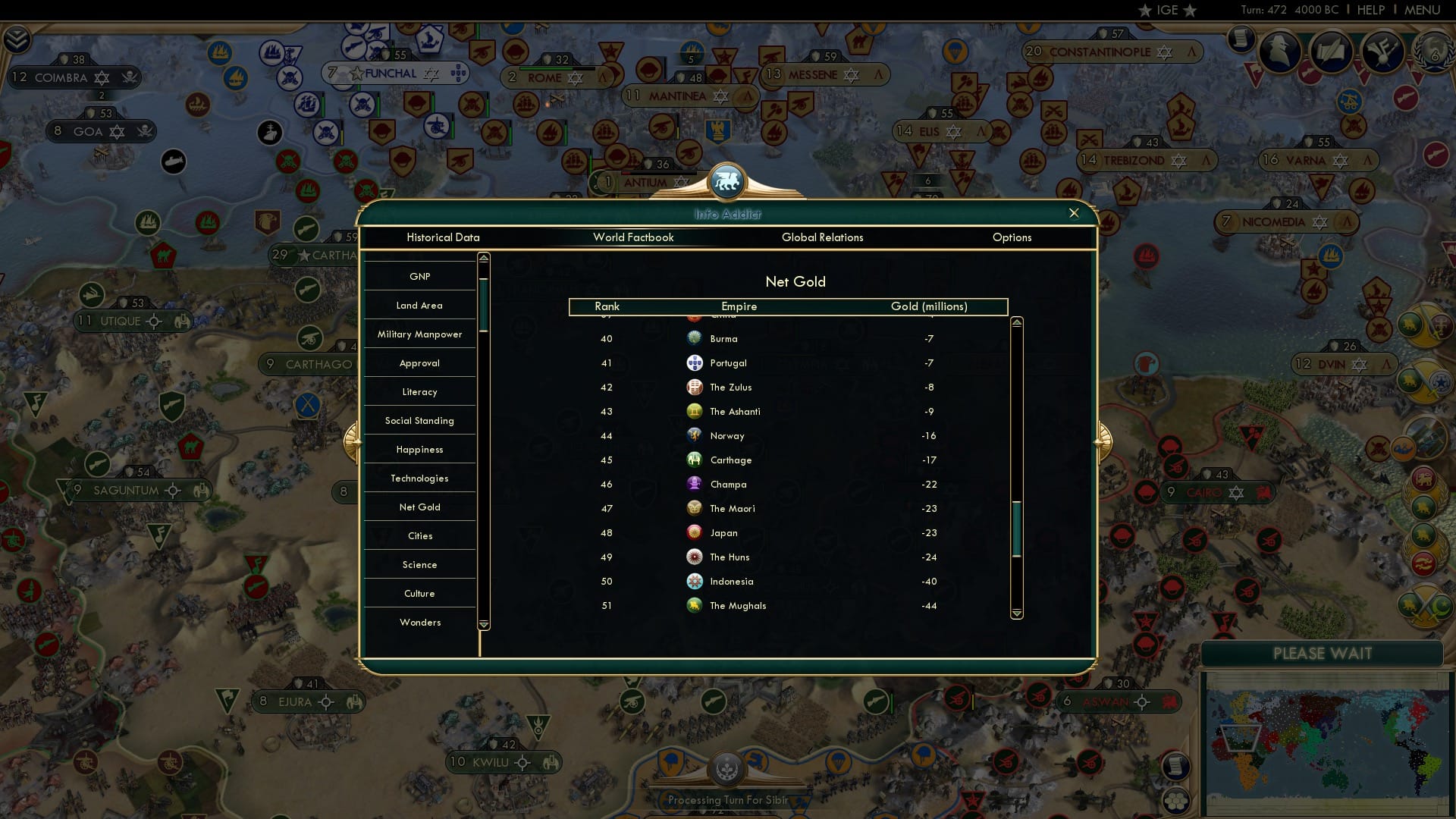Click the scrollbar beside the Net Gold table

[x=1016, y=523]
